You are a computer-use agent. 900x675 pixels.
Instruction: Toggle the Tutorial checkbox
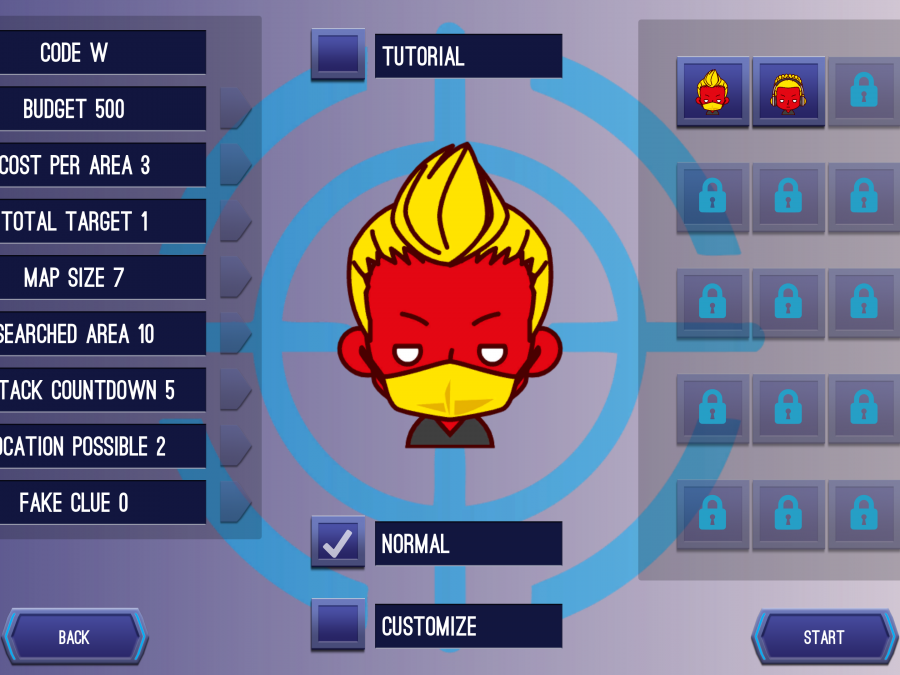coord(338,55)
